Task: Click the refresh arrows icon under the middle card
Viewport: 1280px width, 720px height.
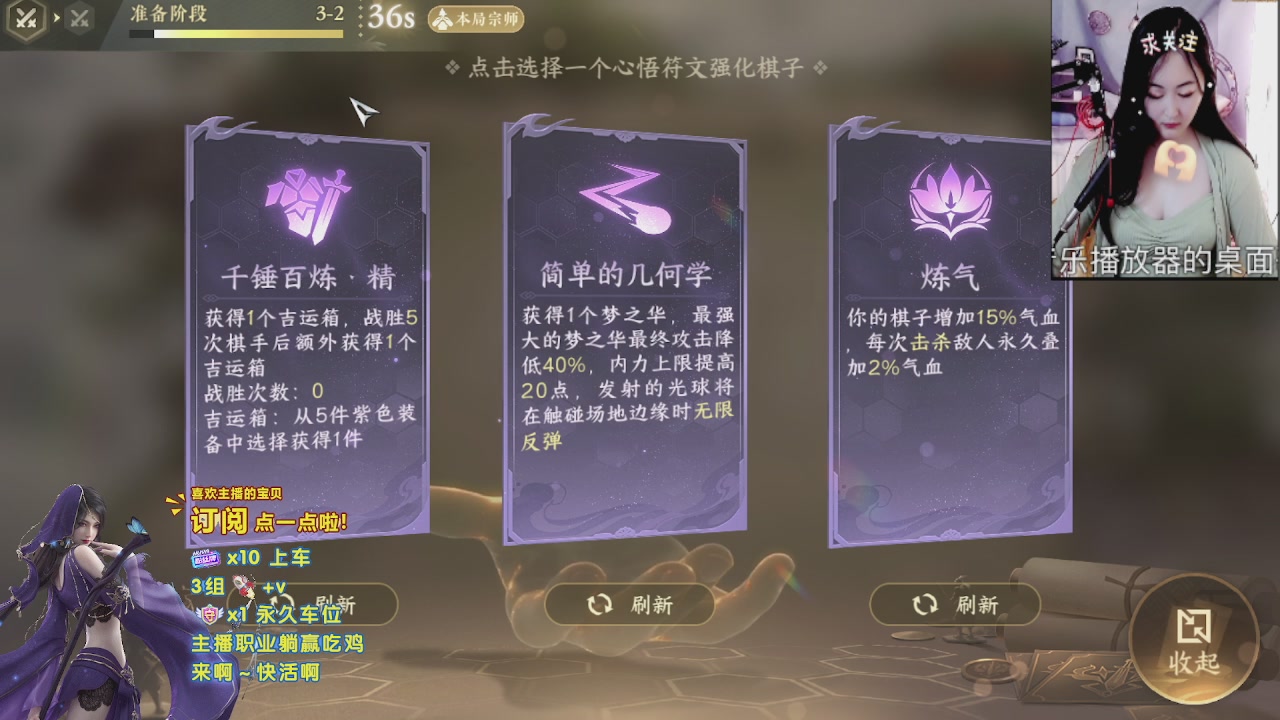Action: click(600, 604)
